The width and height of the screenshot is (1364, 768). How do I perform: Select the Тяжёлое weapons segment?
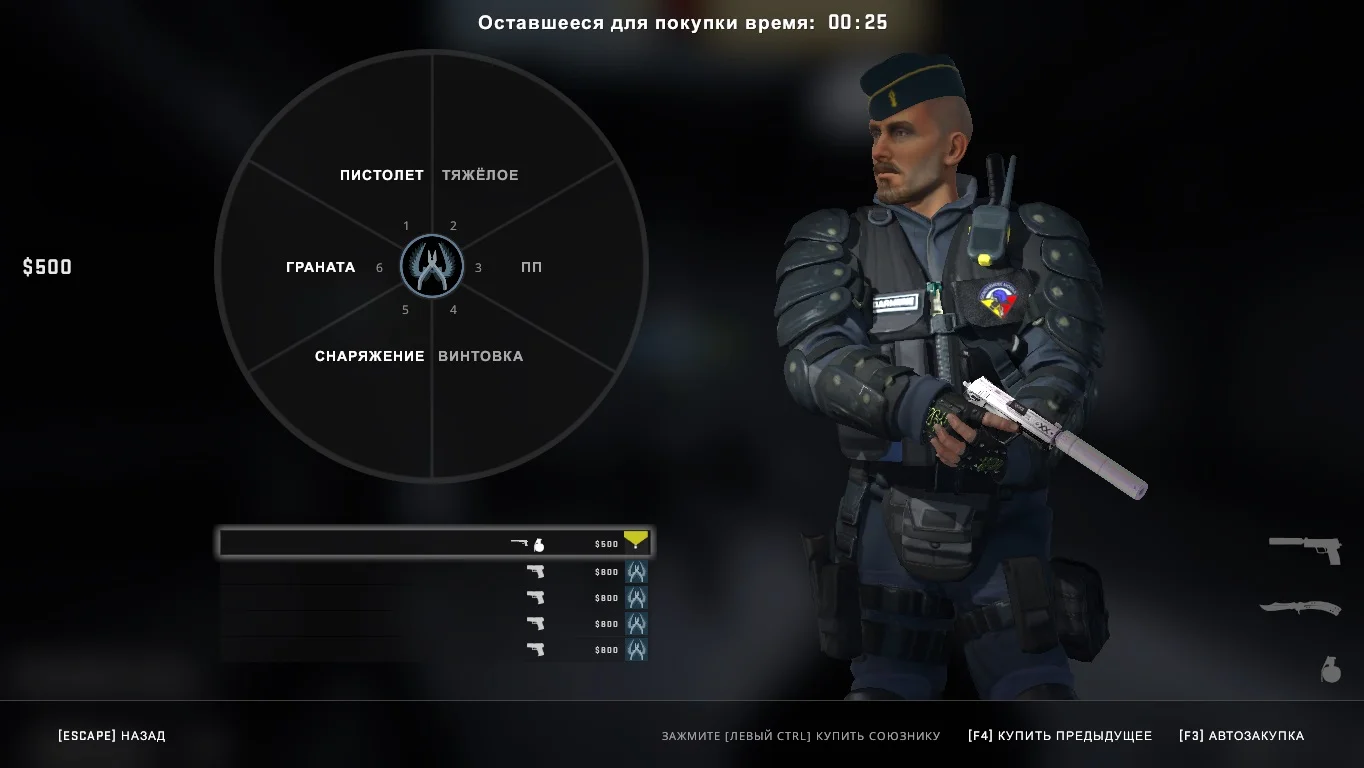click(x=480, y=175)
